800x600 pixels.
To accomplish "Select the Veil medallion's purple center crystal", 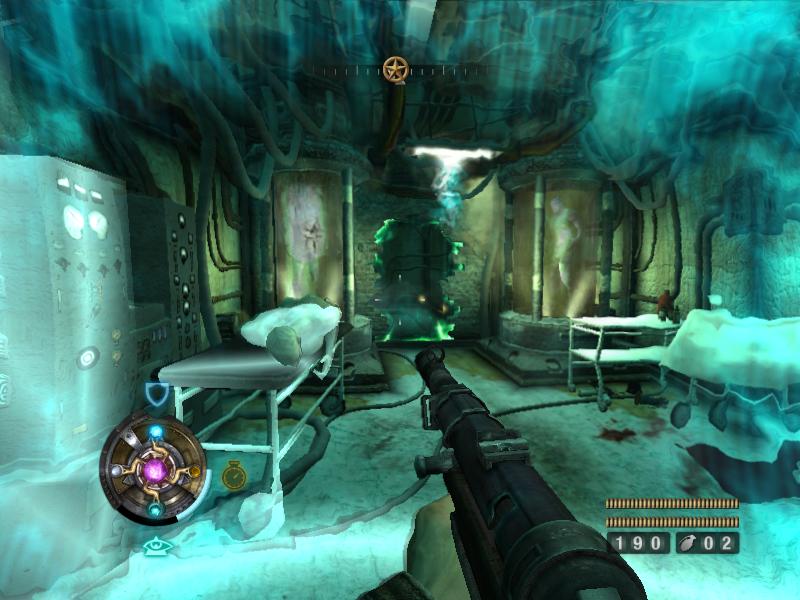I will point(155,468).
